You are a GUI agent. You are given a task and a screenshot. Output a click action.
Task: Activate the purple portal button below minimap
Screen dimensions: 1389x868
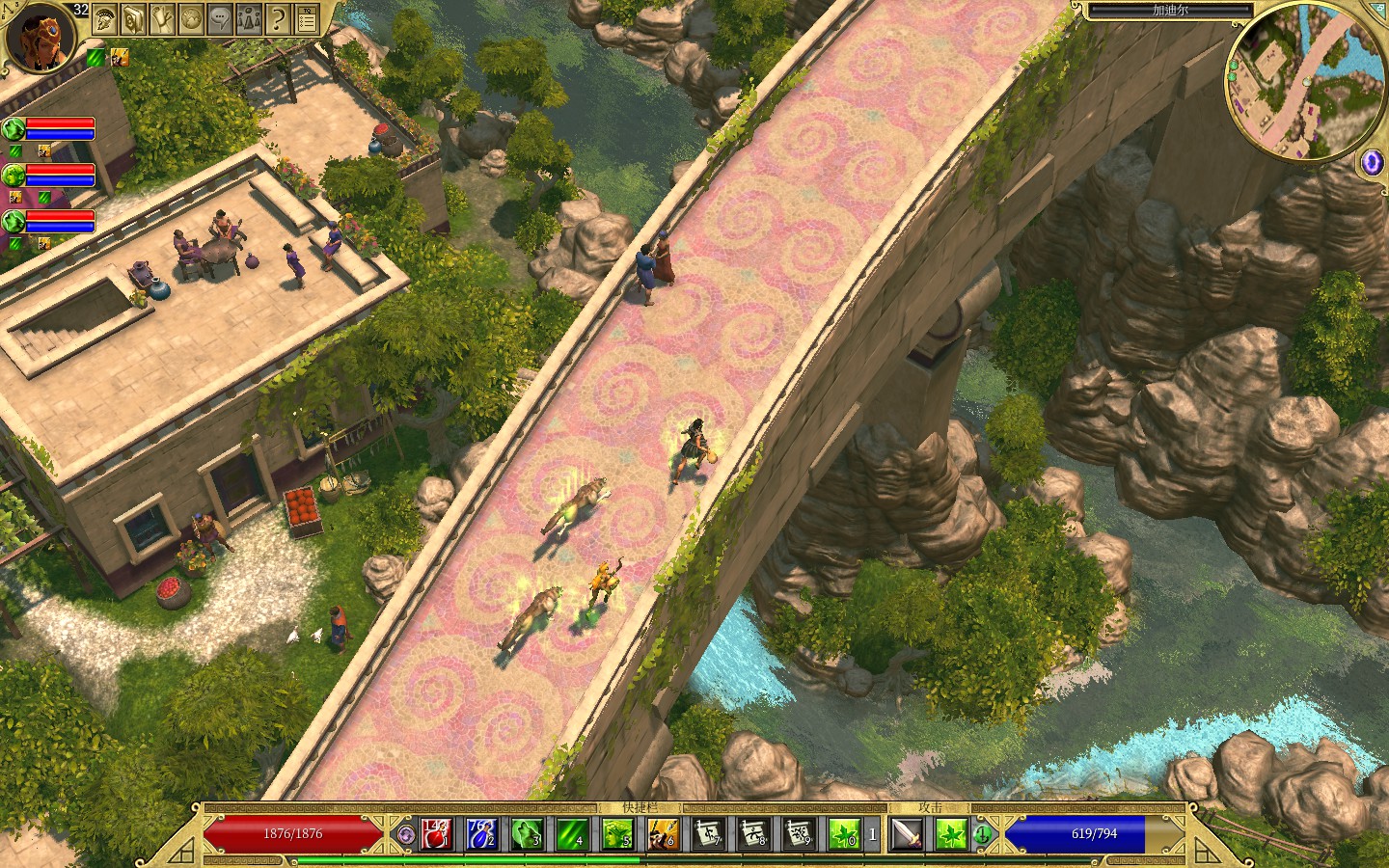[x=1371, y=163]
